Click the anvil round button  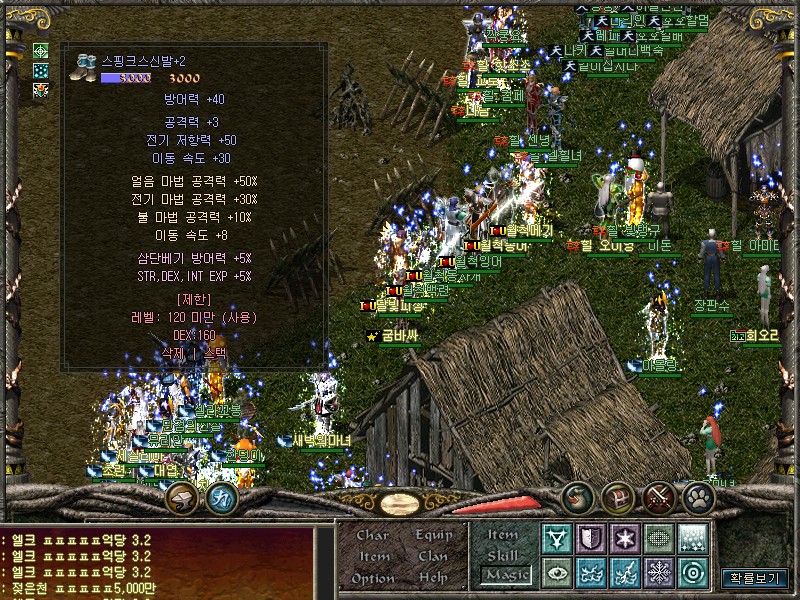(x=181, y=497)
